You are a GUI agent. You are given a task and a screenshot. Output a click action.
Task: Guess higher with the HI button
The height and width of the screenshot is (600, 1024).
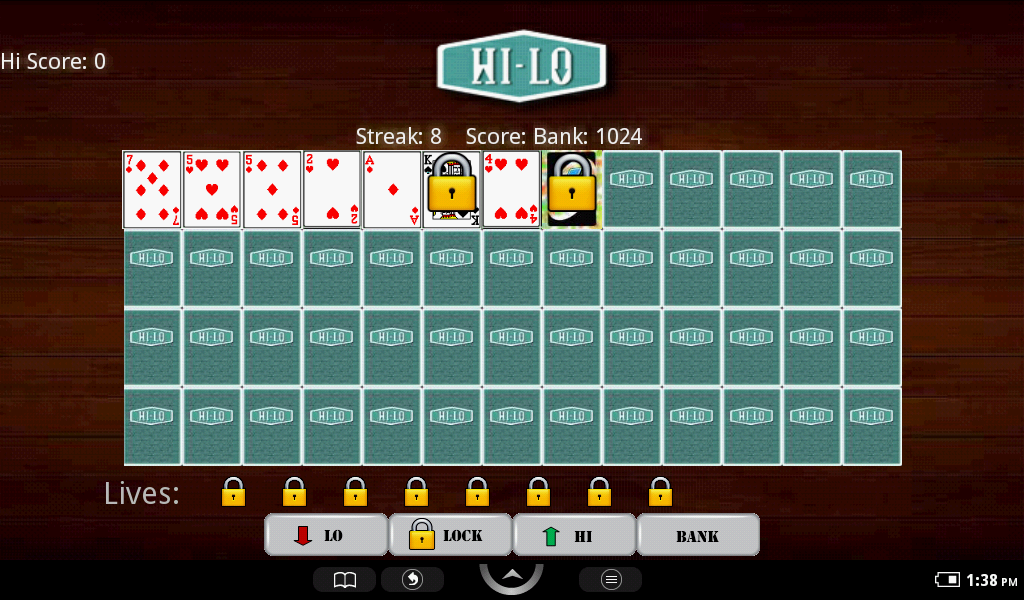(574, 535)
